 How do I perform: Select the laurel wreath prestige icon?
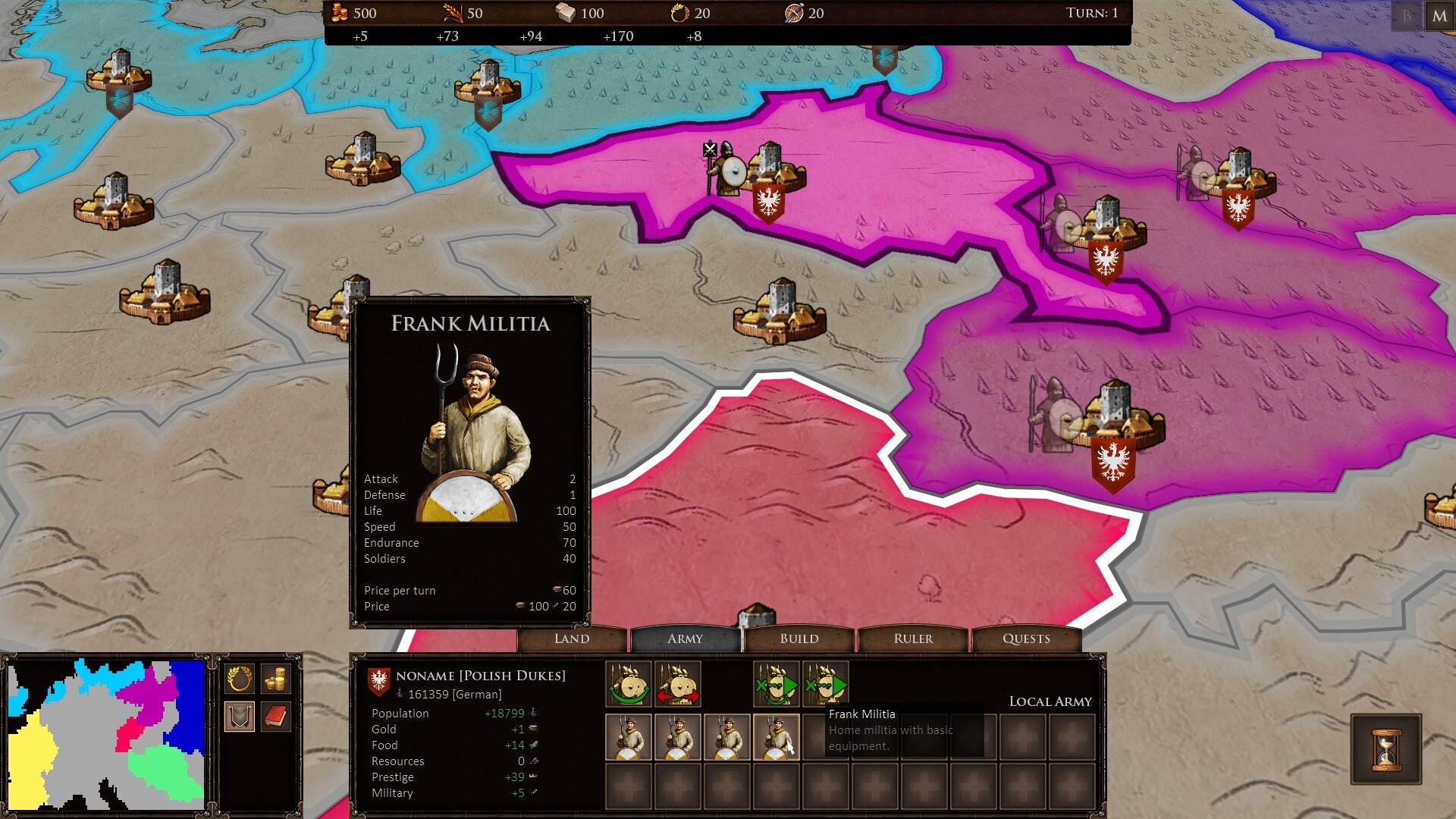(679, 13)
